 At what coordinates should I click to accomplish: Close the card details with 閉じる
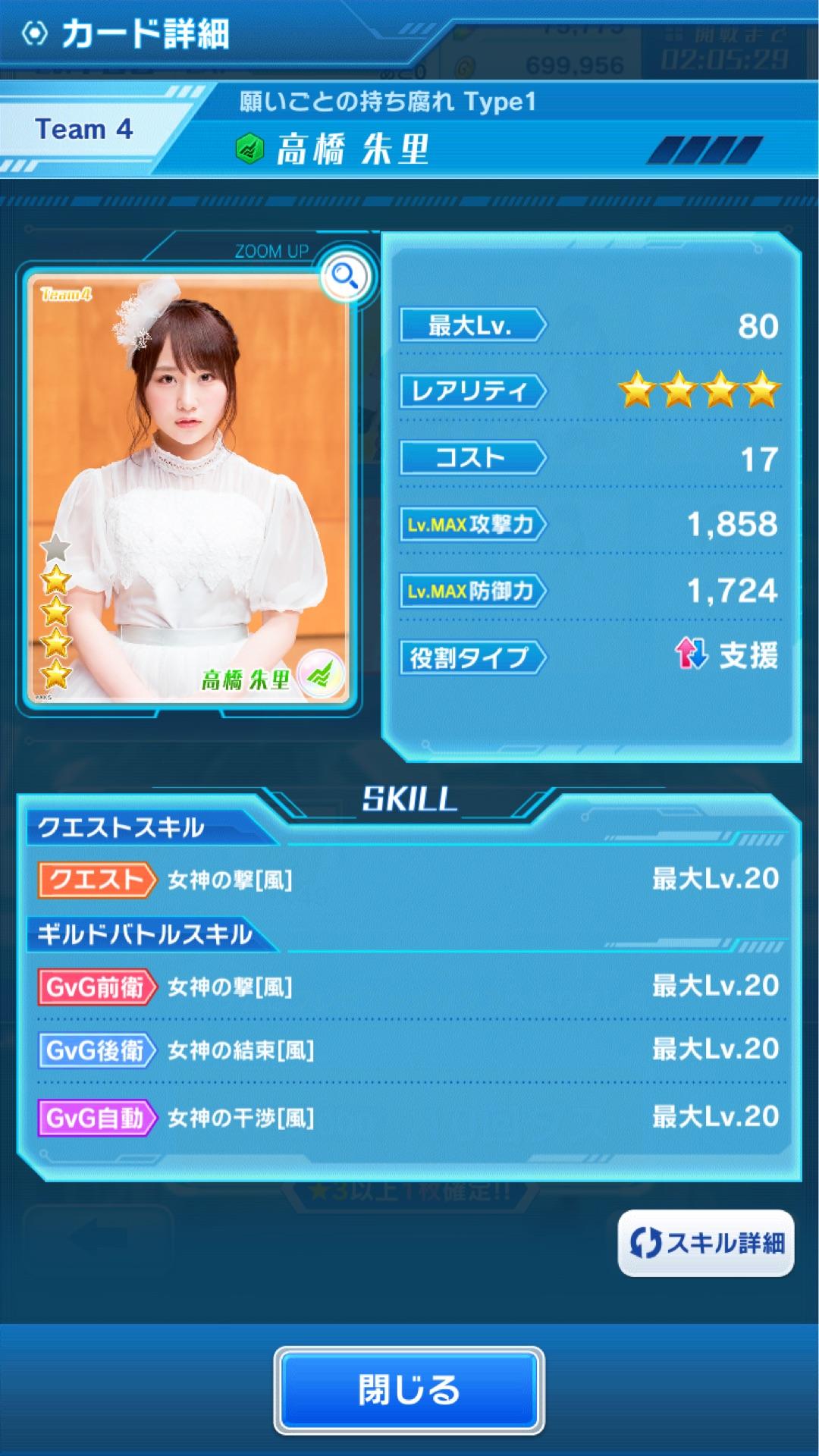409,1389
